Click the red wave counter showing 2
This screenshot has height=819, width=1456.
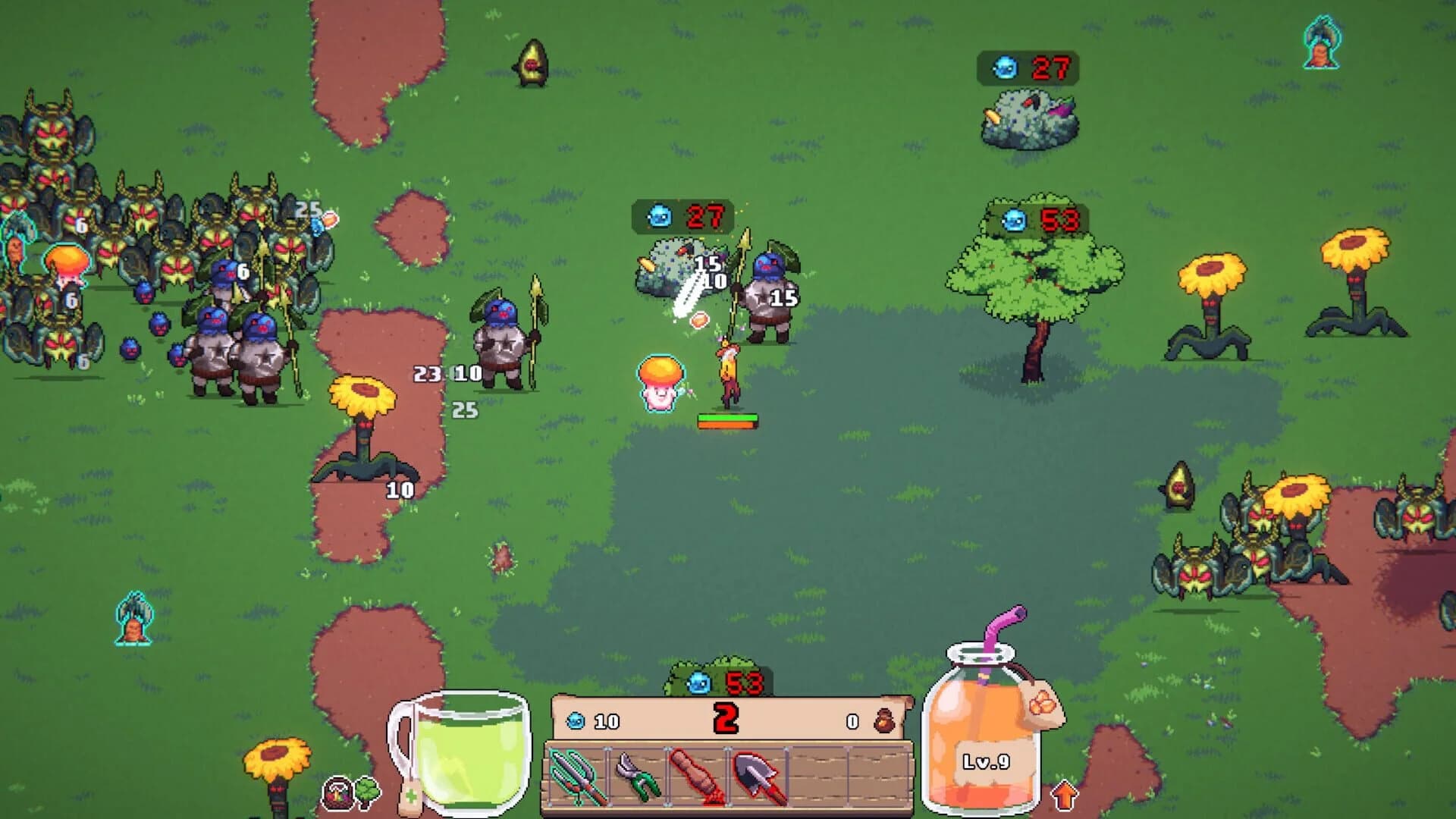tap(726, 717)
